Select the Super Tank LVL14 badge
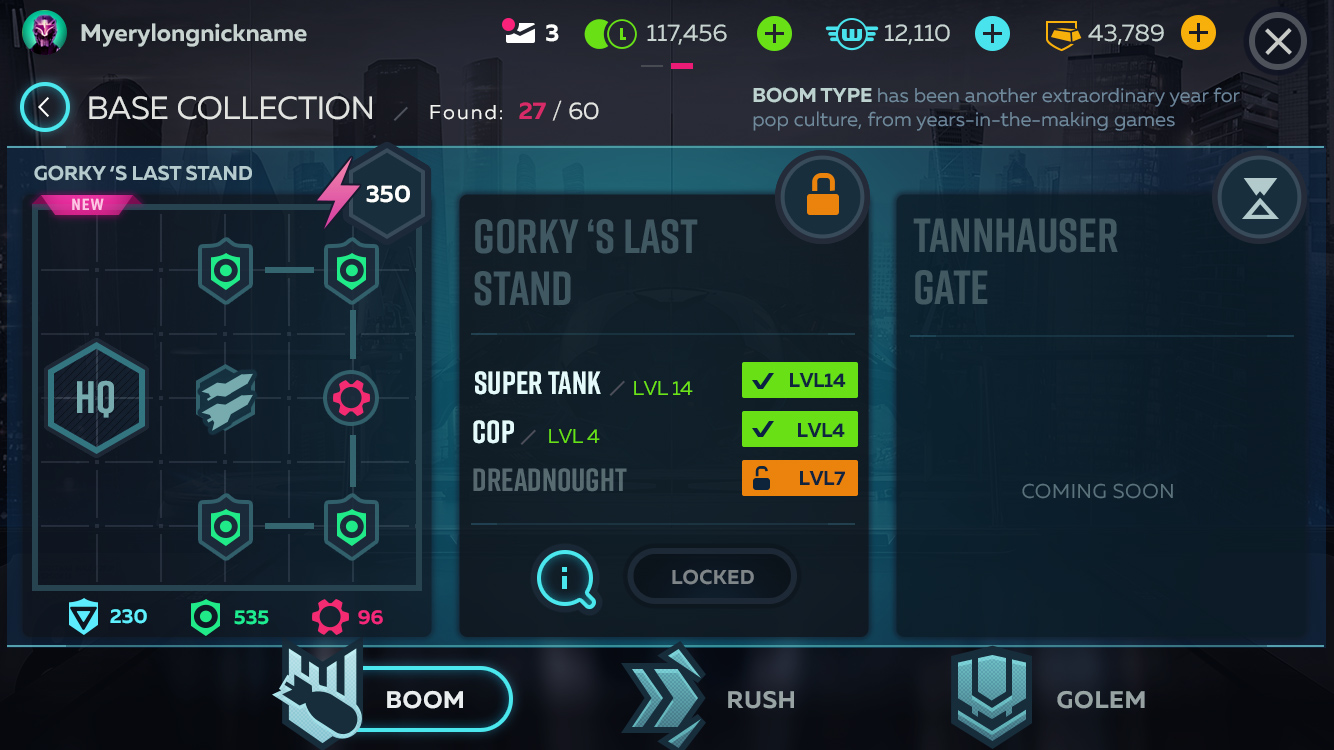 pos(799,380)
